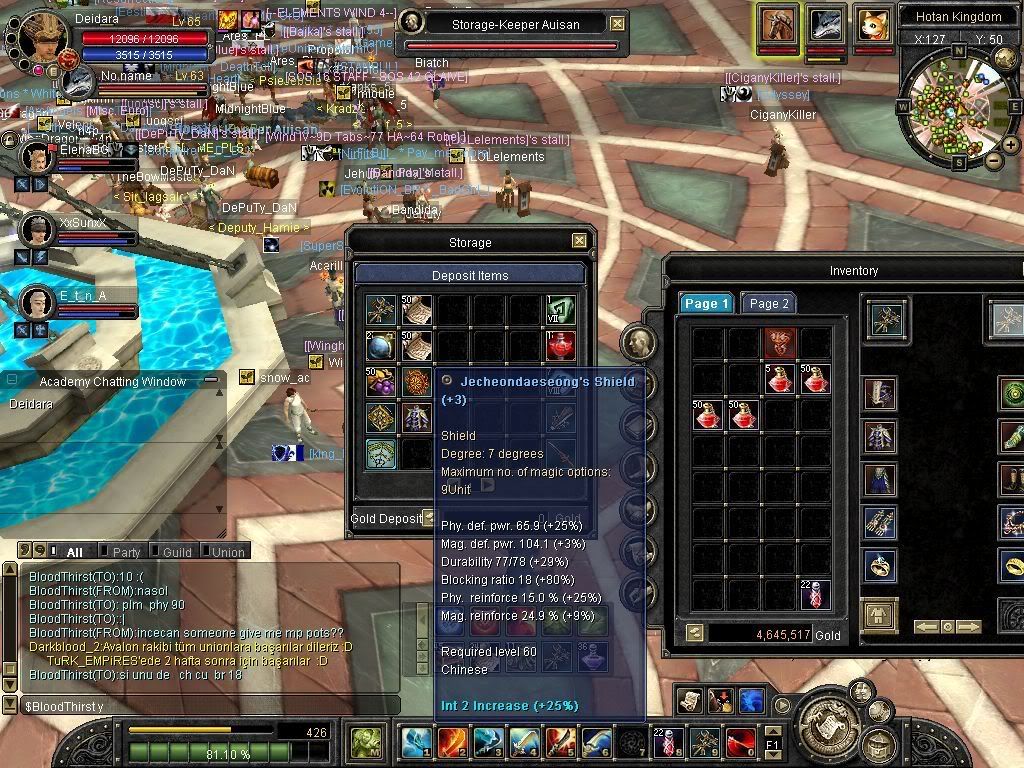Switch to inventory Page 2
This screenshot has height=768, width=1024.
coord(769,304)
